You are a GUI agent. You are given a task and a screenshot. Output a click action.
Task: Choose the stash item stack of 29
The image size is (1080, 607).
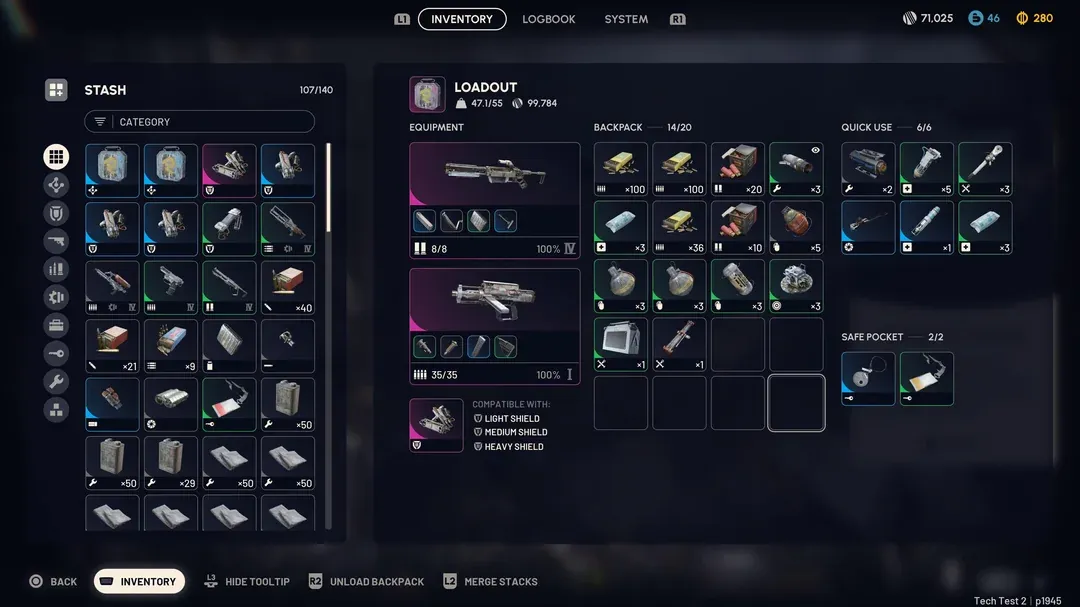pos(171,463)
